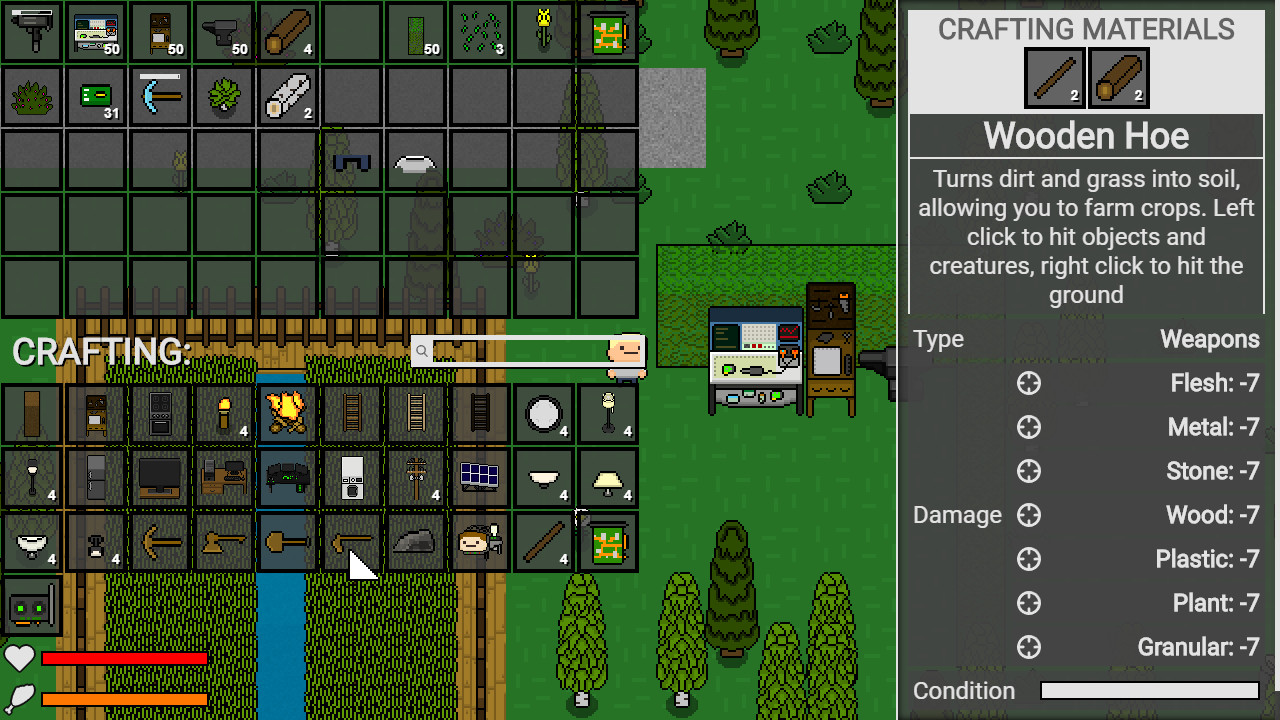Select the log stack in the inventory bar

(x=287, y=31)
